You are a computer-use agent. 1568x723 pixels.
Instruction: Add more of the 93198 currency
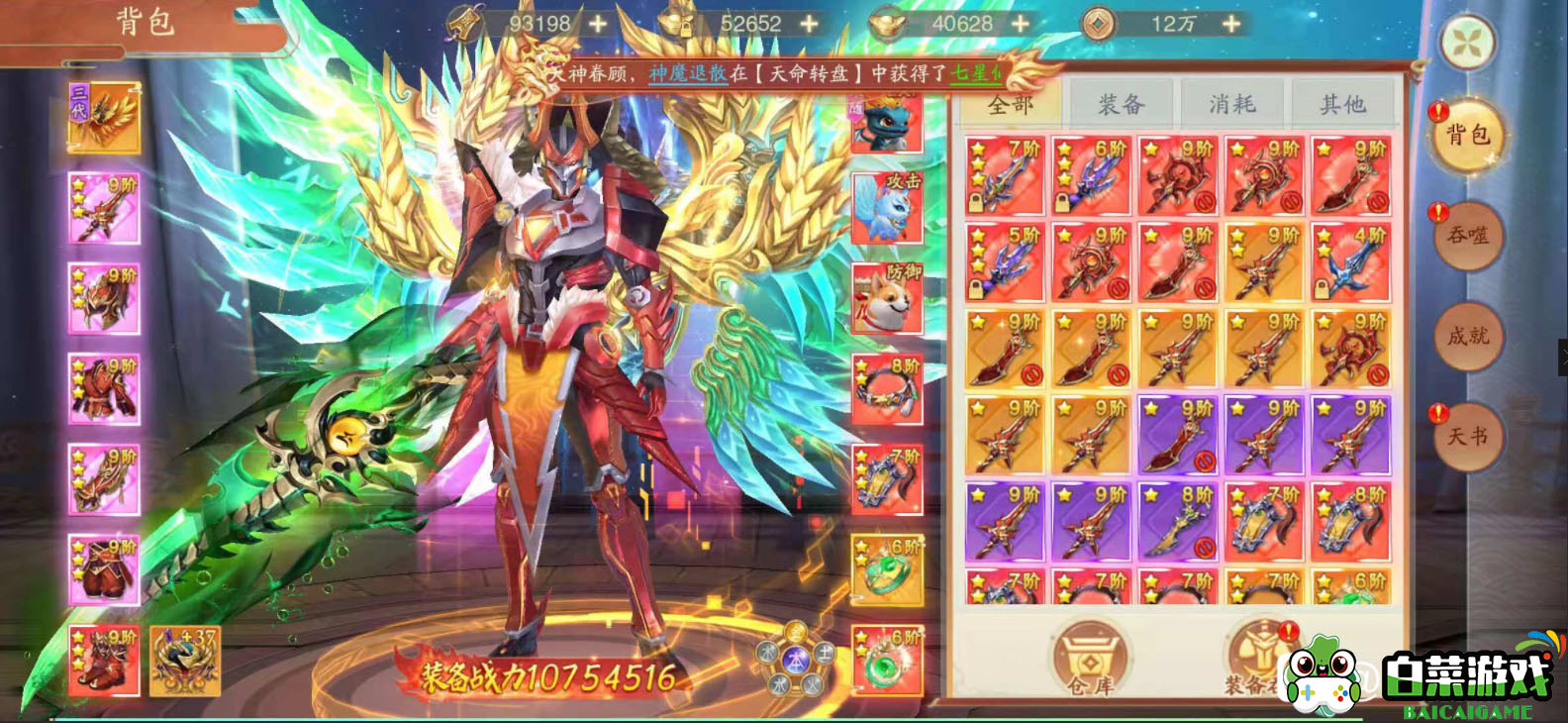tap(598, 23)
